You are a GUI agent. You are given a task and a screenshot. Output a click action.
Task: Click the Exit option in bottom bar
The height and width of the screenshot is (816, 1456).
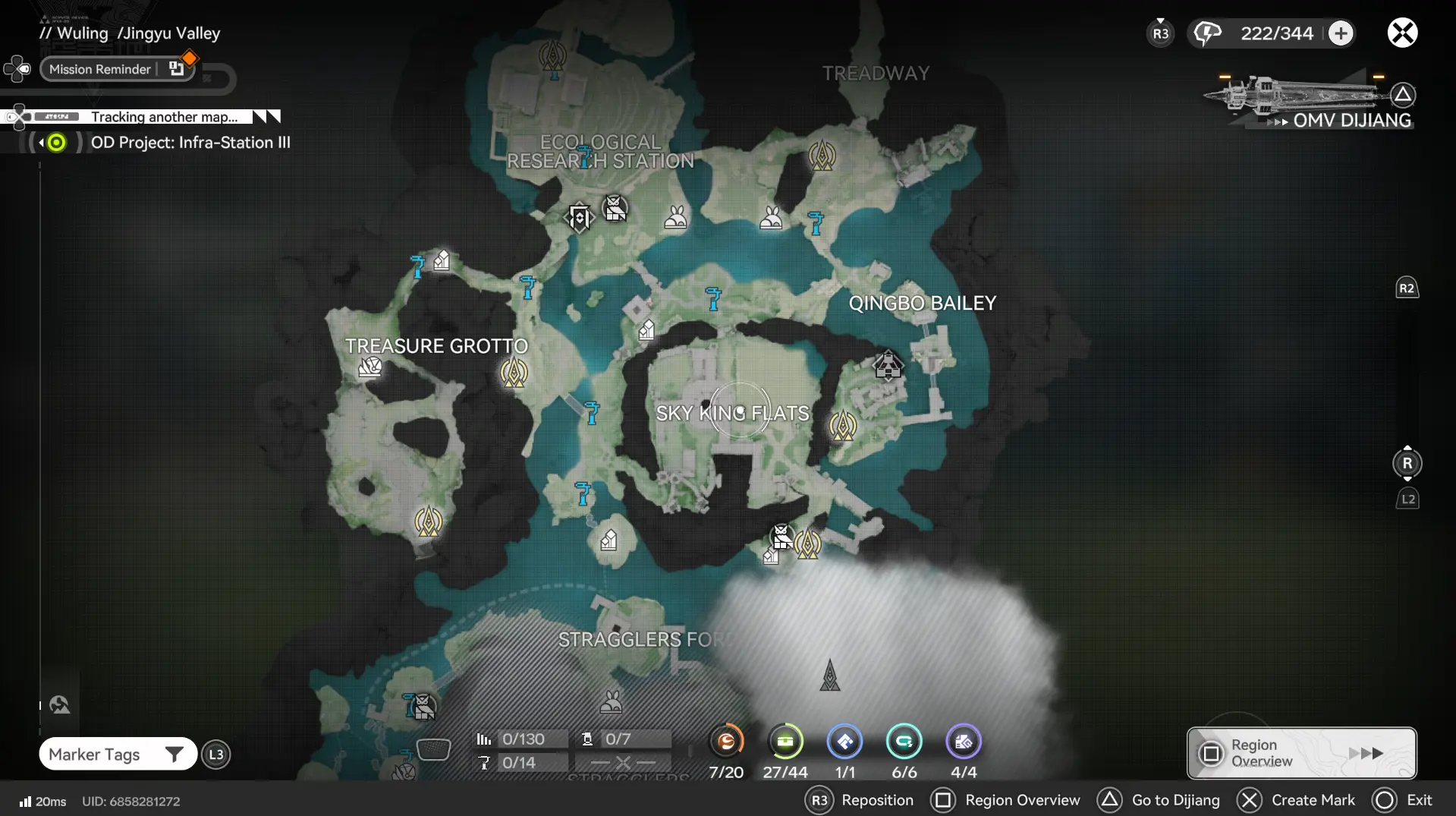[1403, 800]
